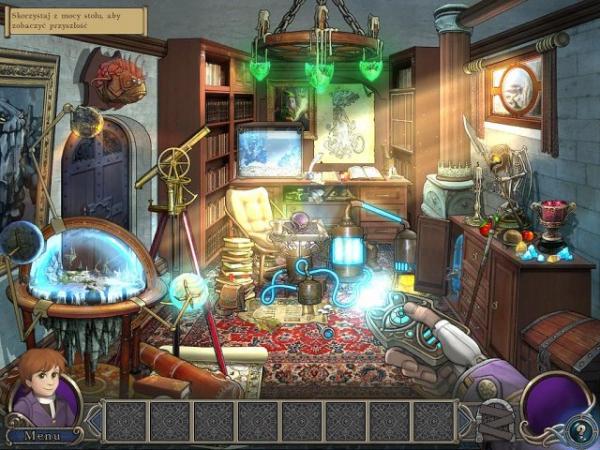This screenshot has width=600, height=450.
Task: Click the inventory bar right scroll arrow
Action: [x=468, y=422]
